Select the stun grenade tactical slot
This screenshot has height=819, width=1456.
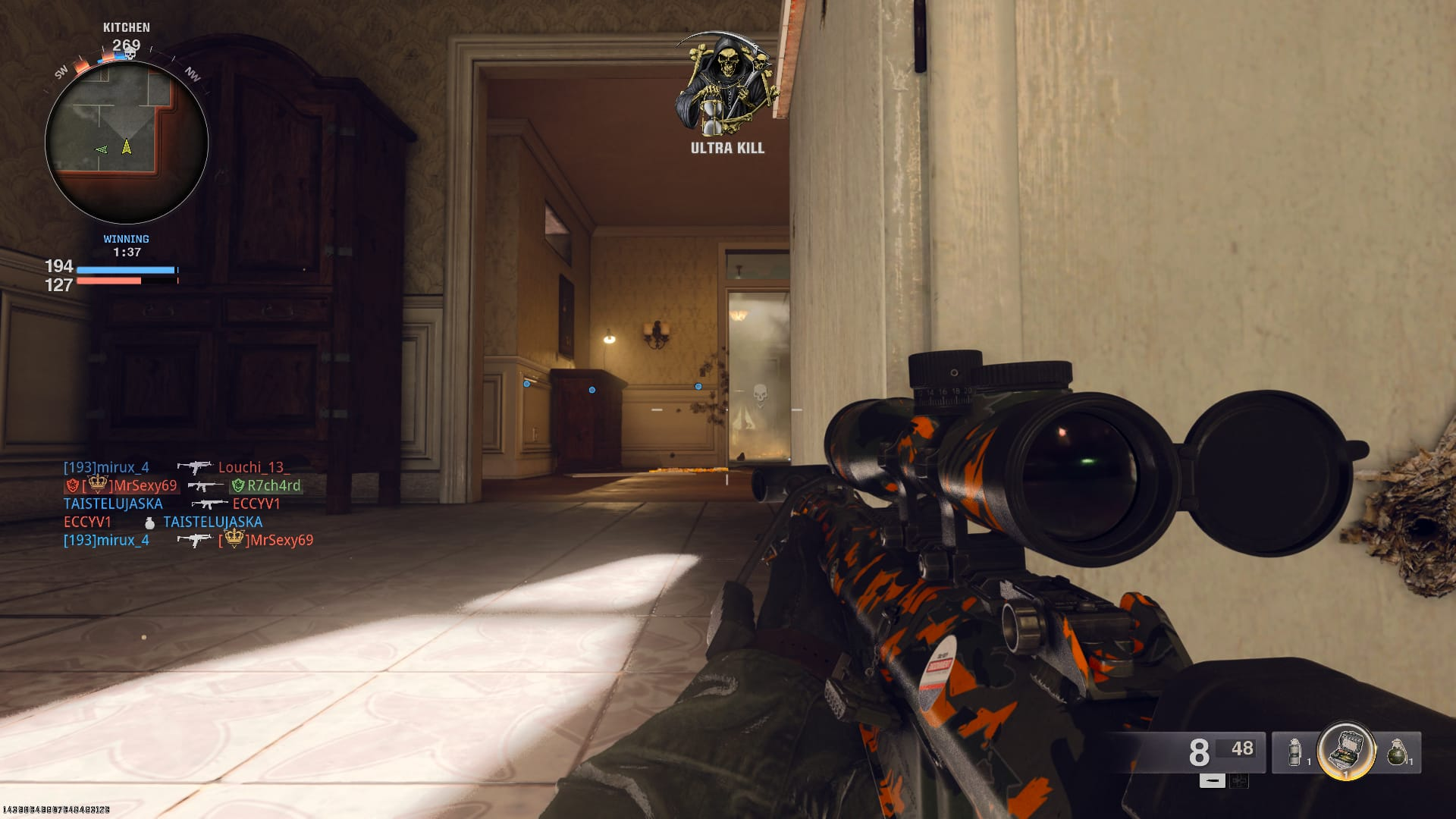(1295, 752)
